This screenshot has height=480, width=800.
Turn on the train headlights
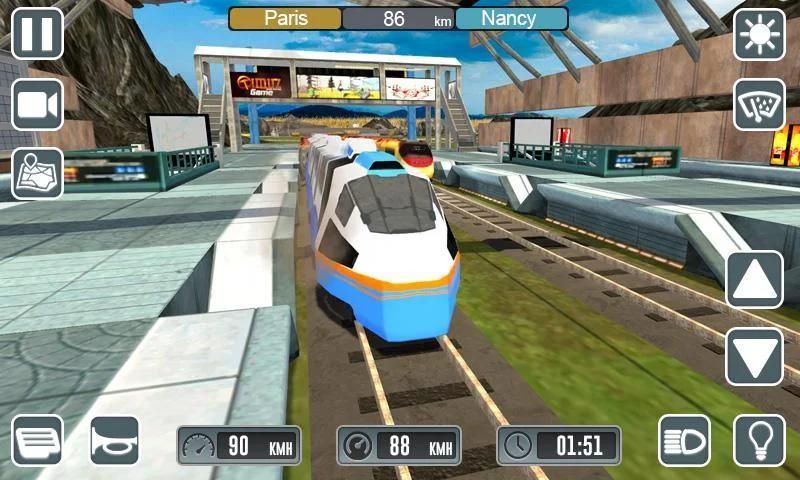coord(684,440)
